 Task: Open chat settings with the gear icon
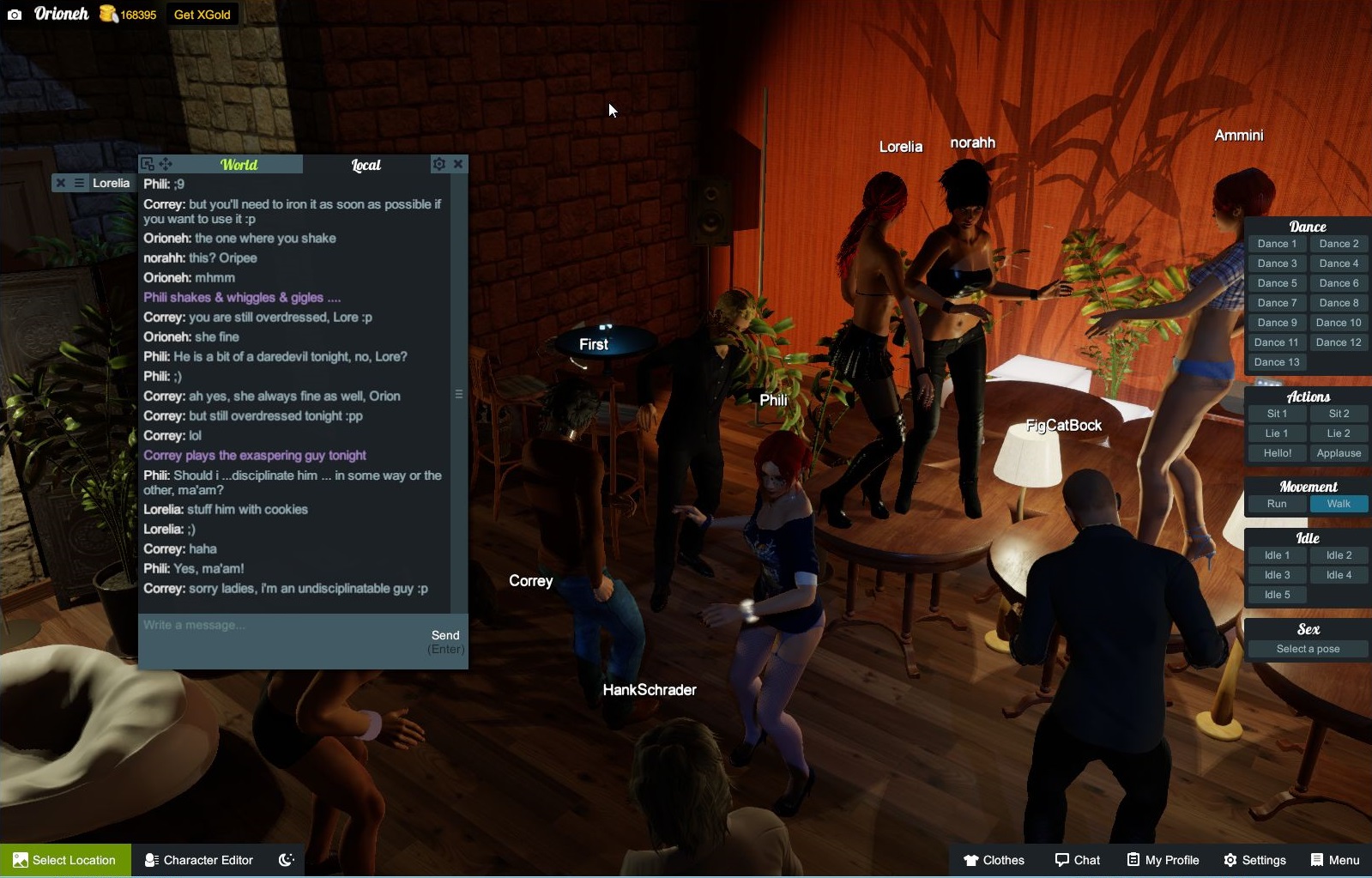[439, 164]
